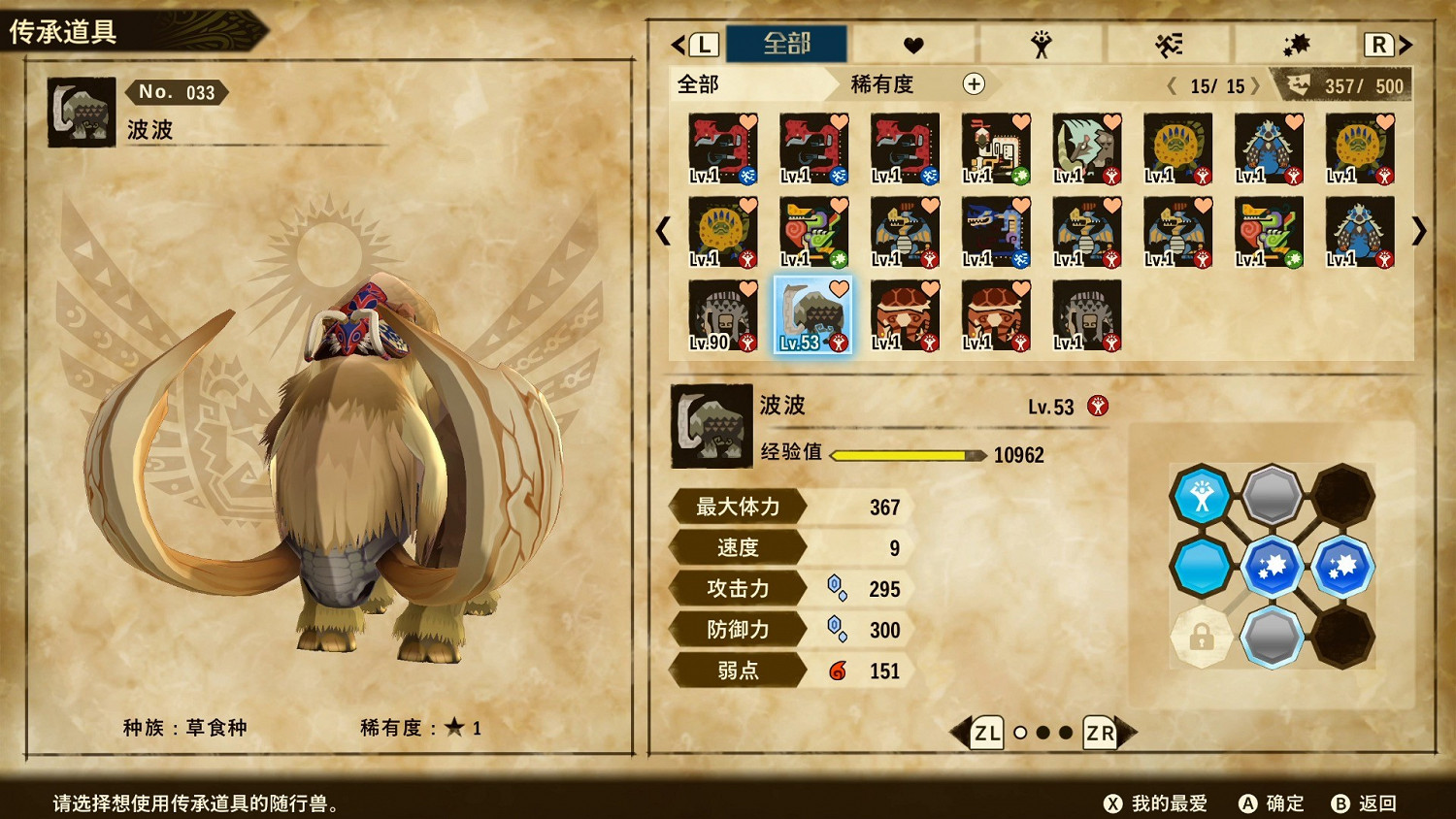Click the page dots between ZL and ZR
1456x819 pixels.
(1041, 734)
